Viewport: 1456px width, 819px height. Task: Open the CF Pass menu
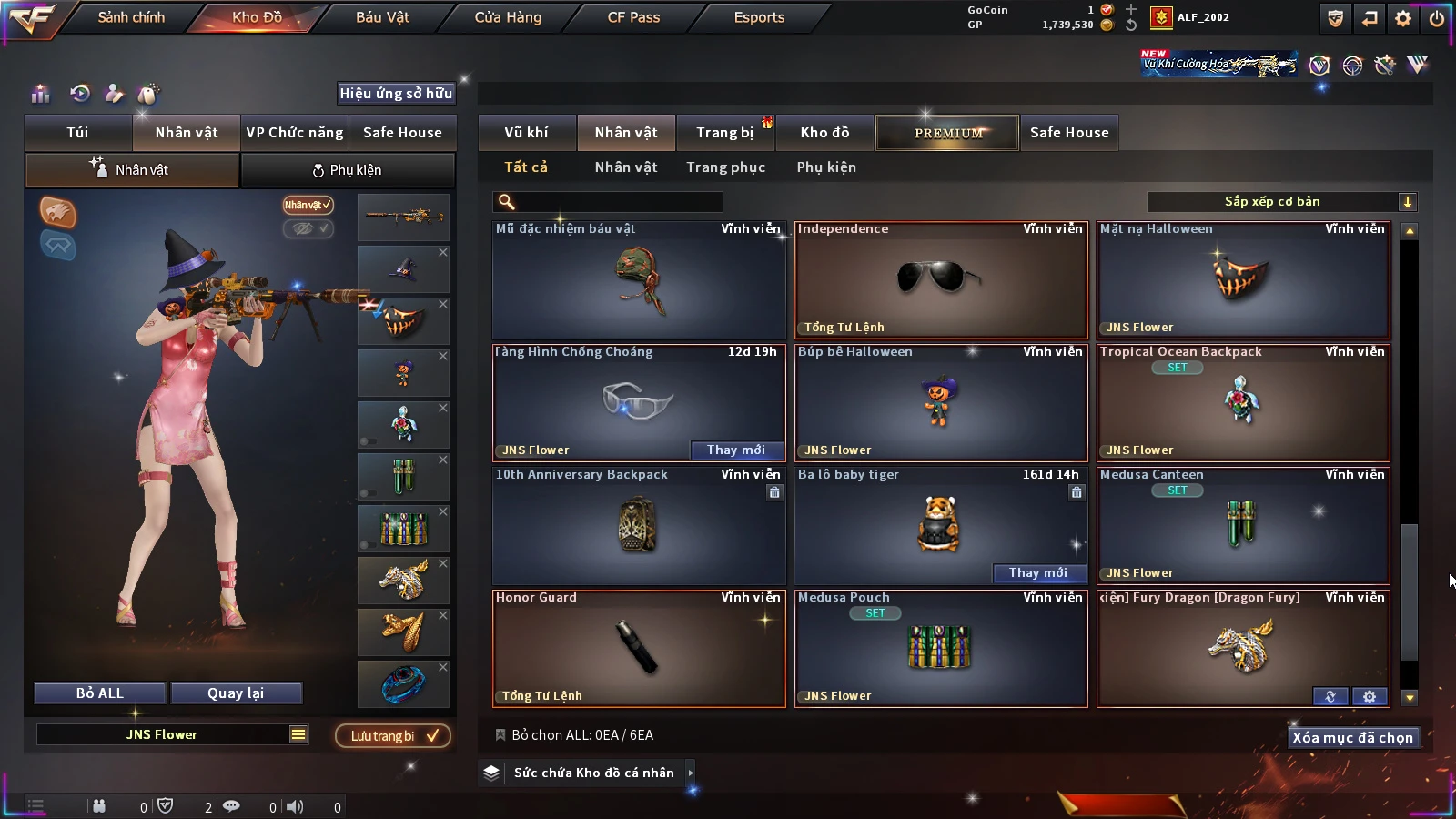pyautogui.click(x=633, y=17)
